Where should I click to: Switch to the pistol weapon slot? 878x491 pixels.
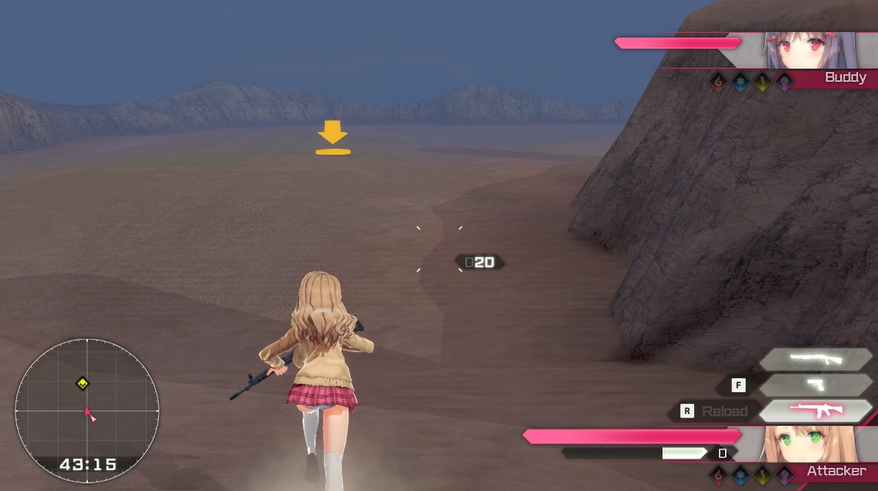[815, 385]
